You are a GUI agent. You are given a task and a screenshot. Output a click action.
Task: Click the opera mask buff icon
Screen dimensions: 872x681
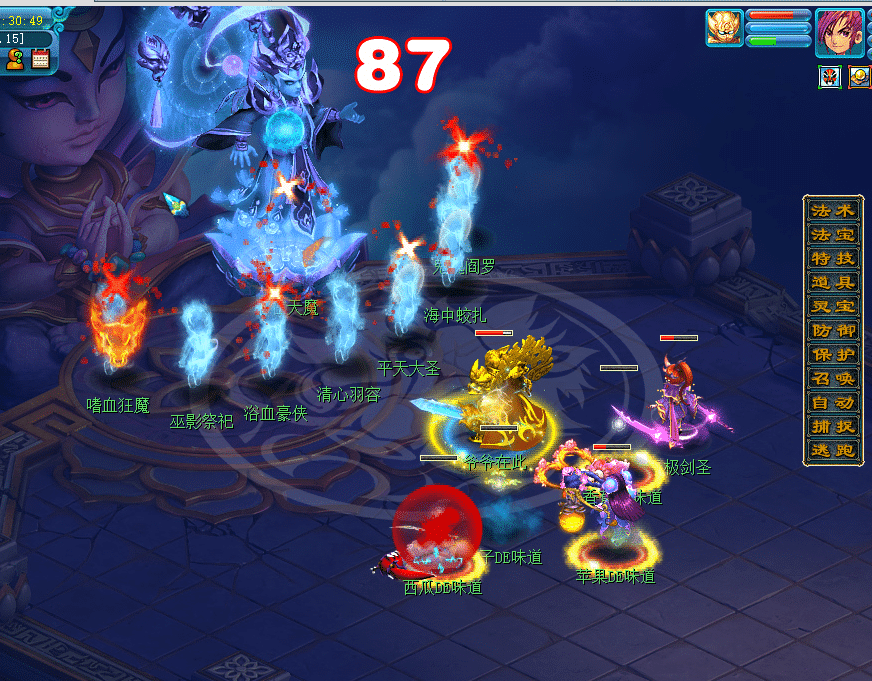(x=830, y=77)
